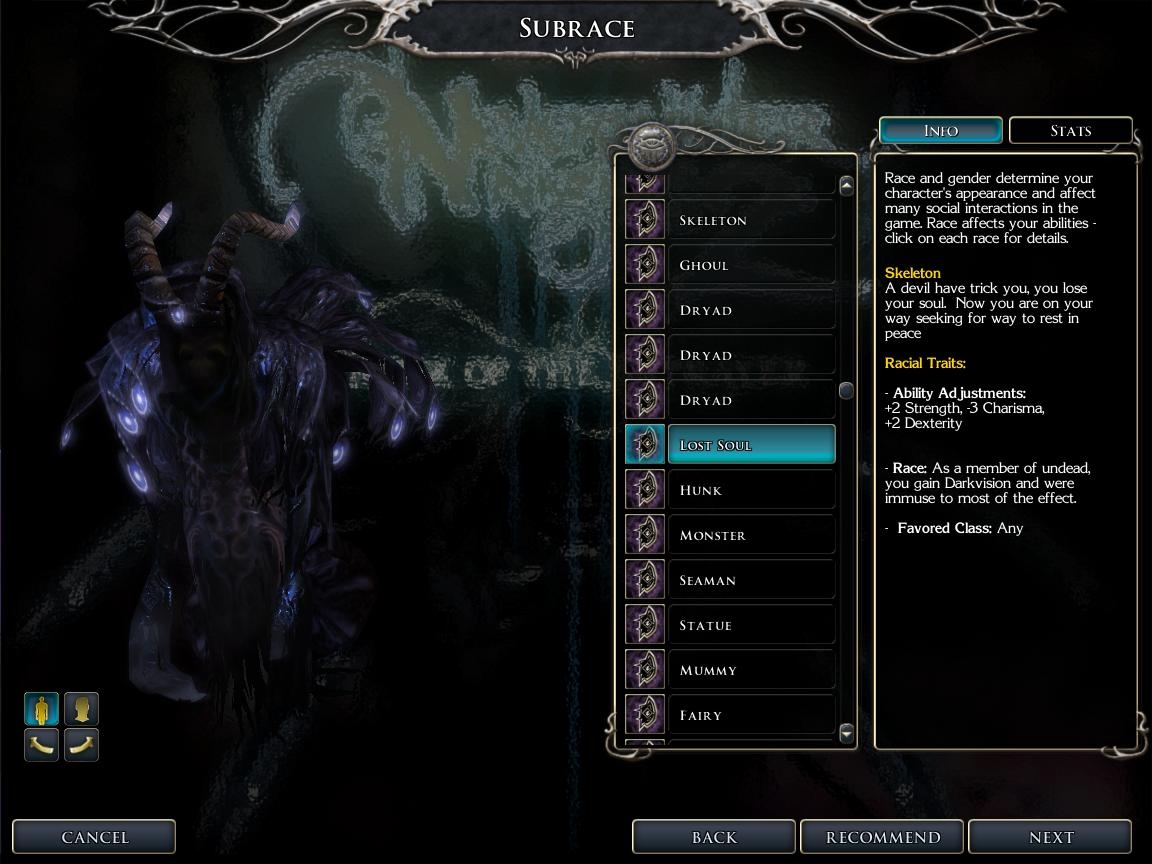Go back to the previous step
This screenshot has height=864, width=1152.
(x=714, y=837)
